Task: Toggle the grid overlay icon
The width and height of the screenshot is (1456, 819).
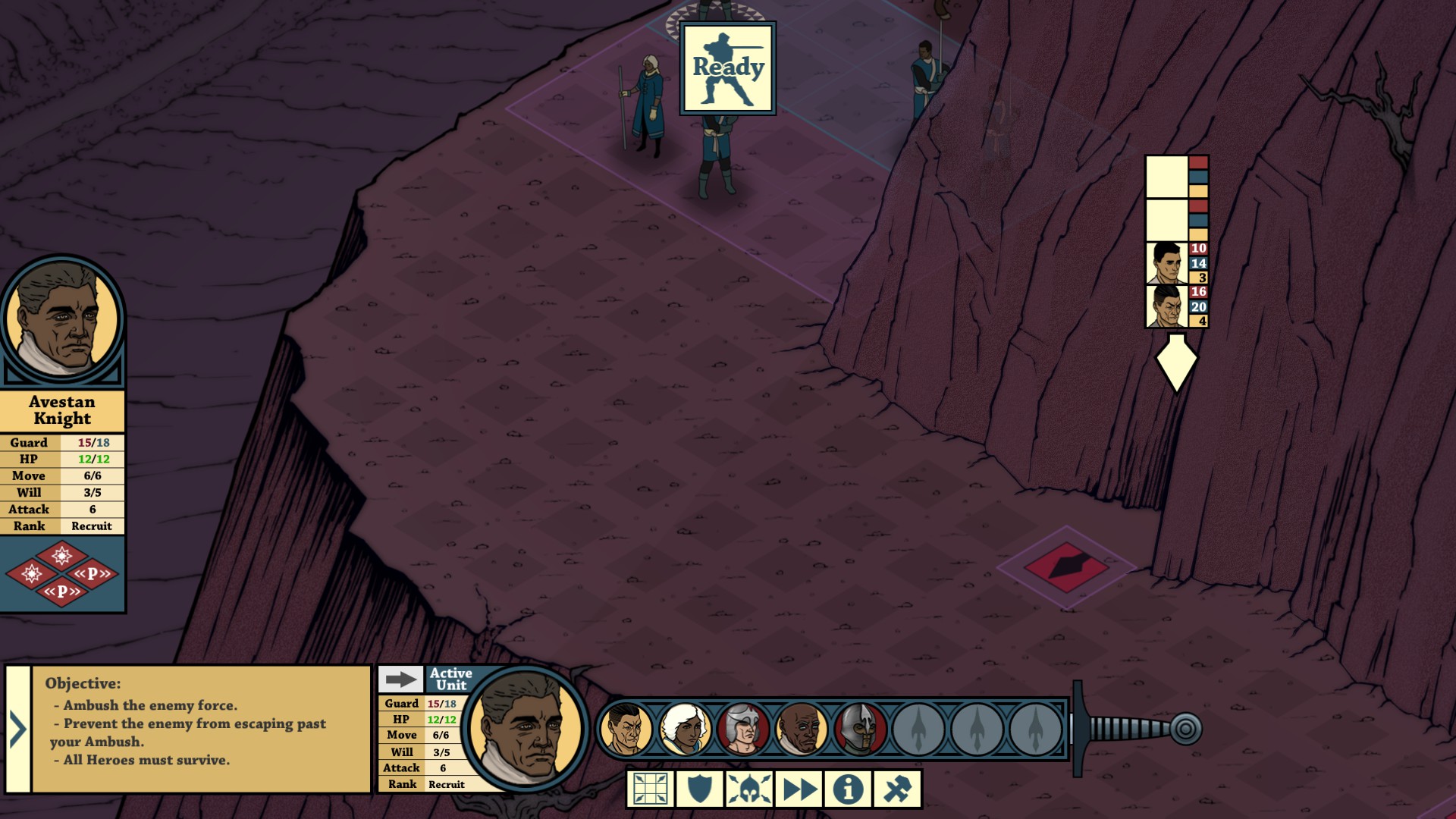Action: pyautogui.click(x=651, y=789)
